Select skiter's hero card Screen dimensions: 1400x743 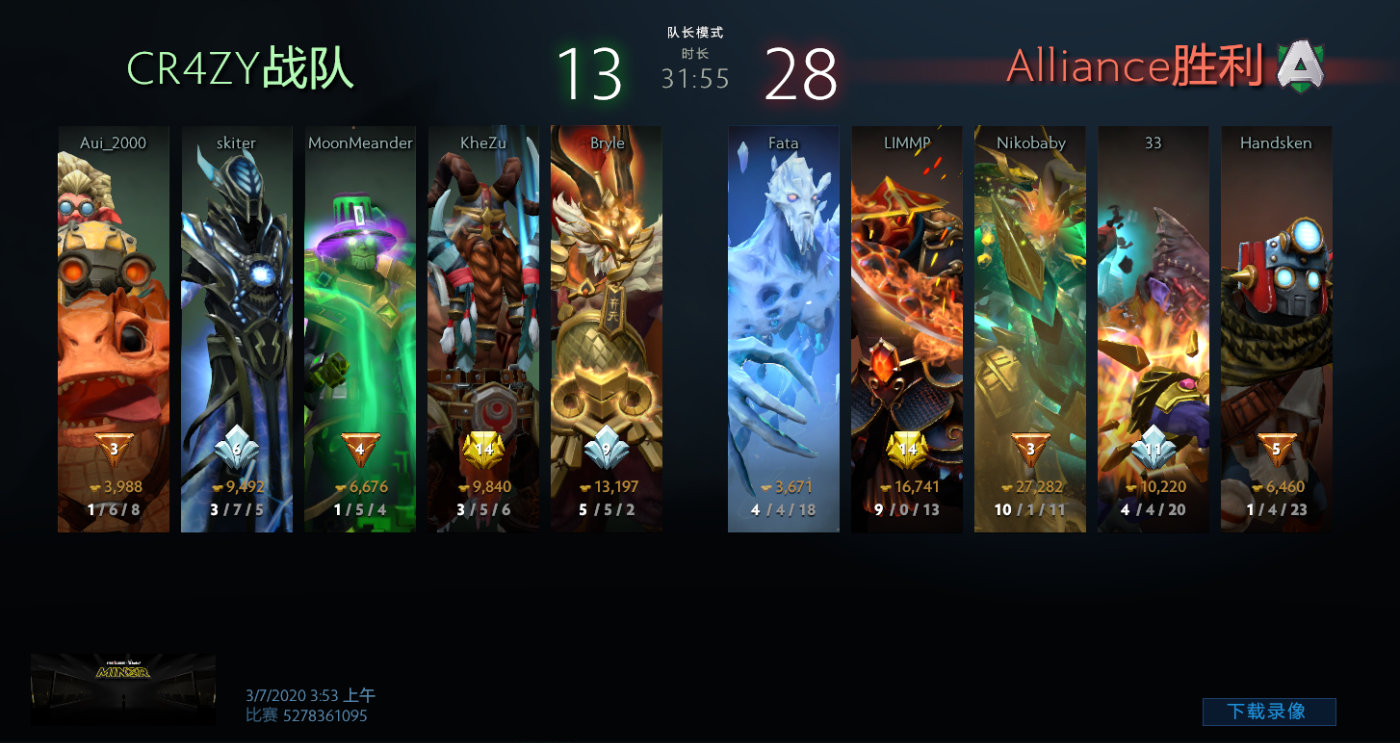tap(237, 329)
